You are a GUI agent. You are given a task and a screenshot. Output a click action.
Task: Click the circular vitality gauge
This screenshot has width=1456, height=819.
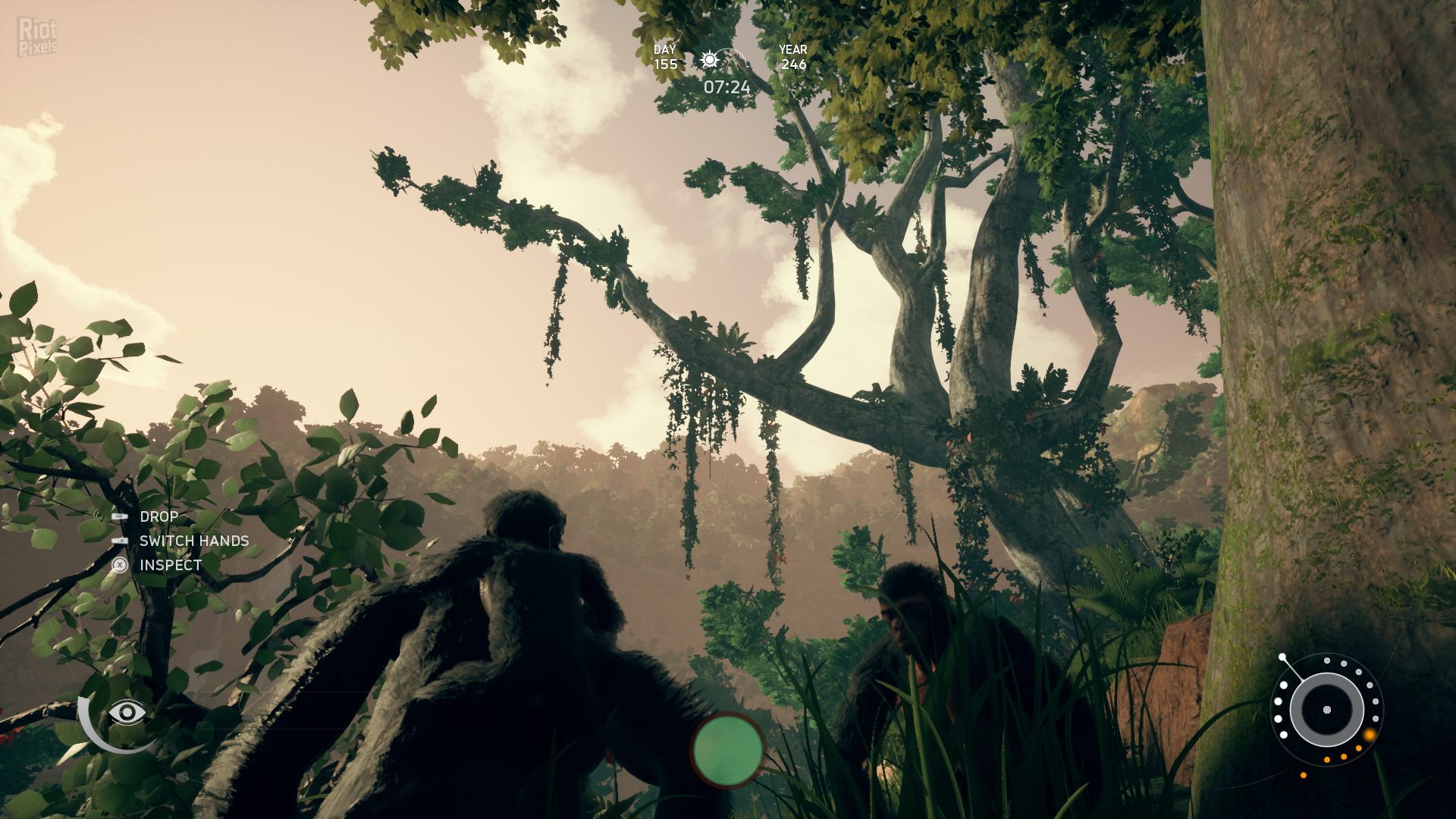tap(1326, 710)
